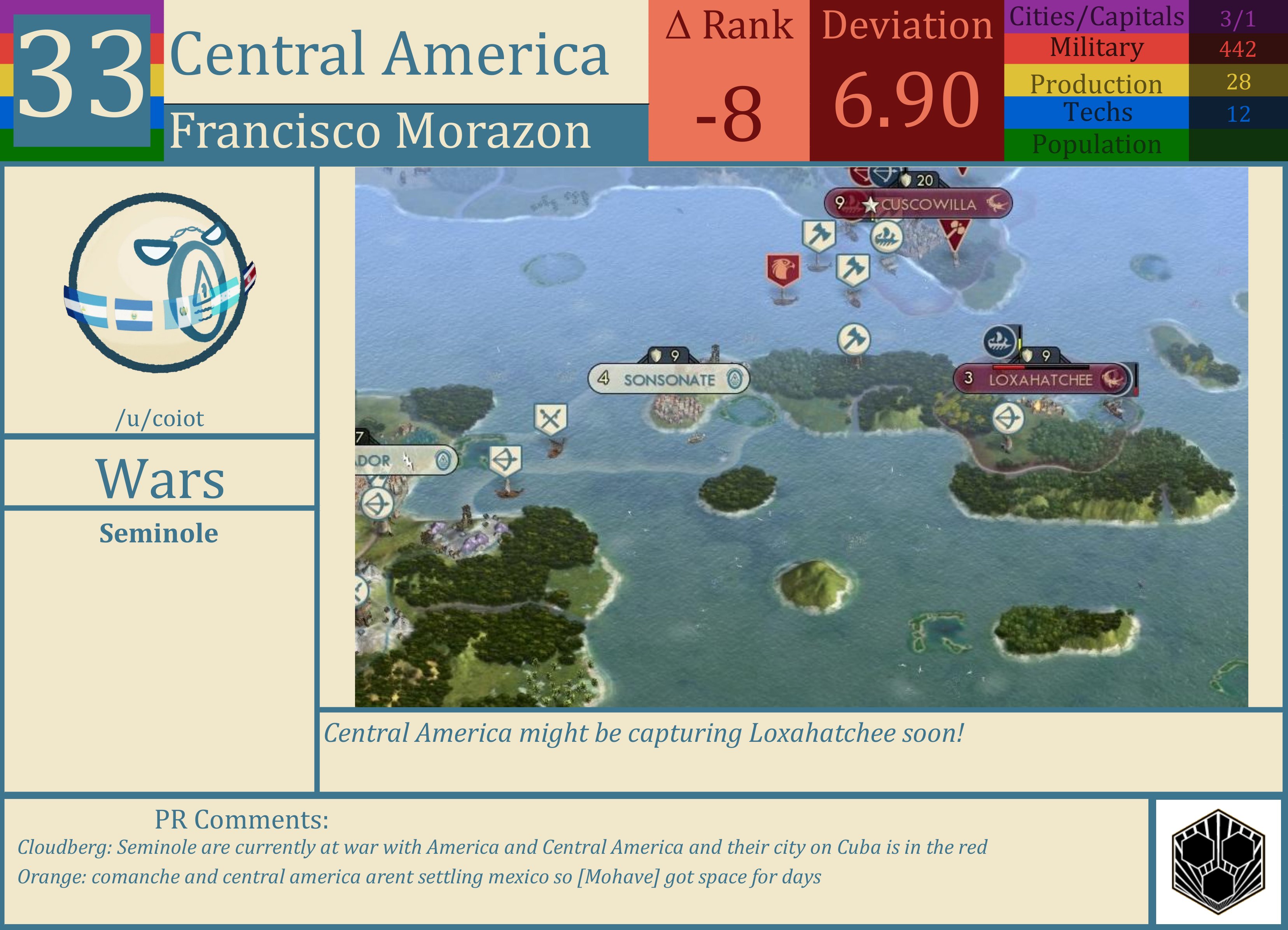Image resolution: width=1288 pixels, height=930 pixels.
Task: Open the religion icon on the Sonsonate banner
Action: pos(736,378)
